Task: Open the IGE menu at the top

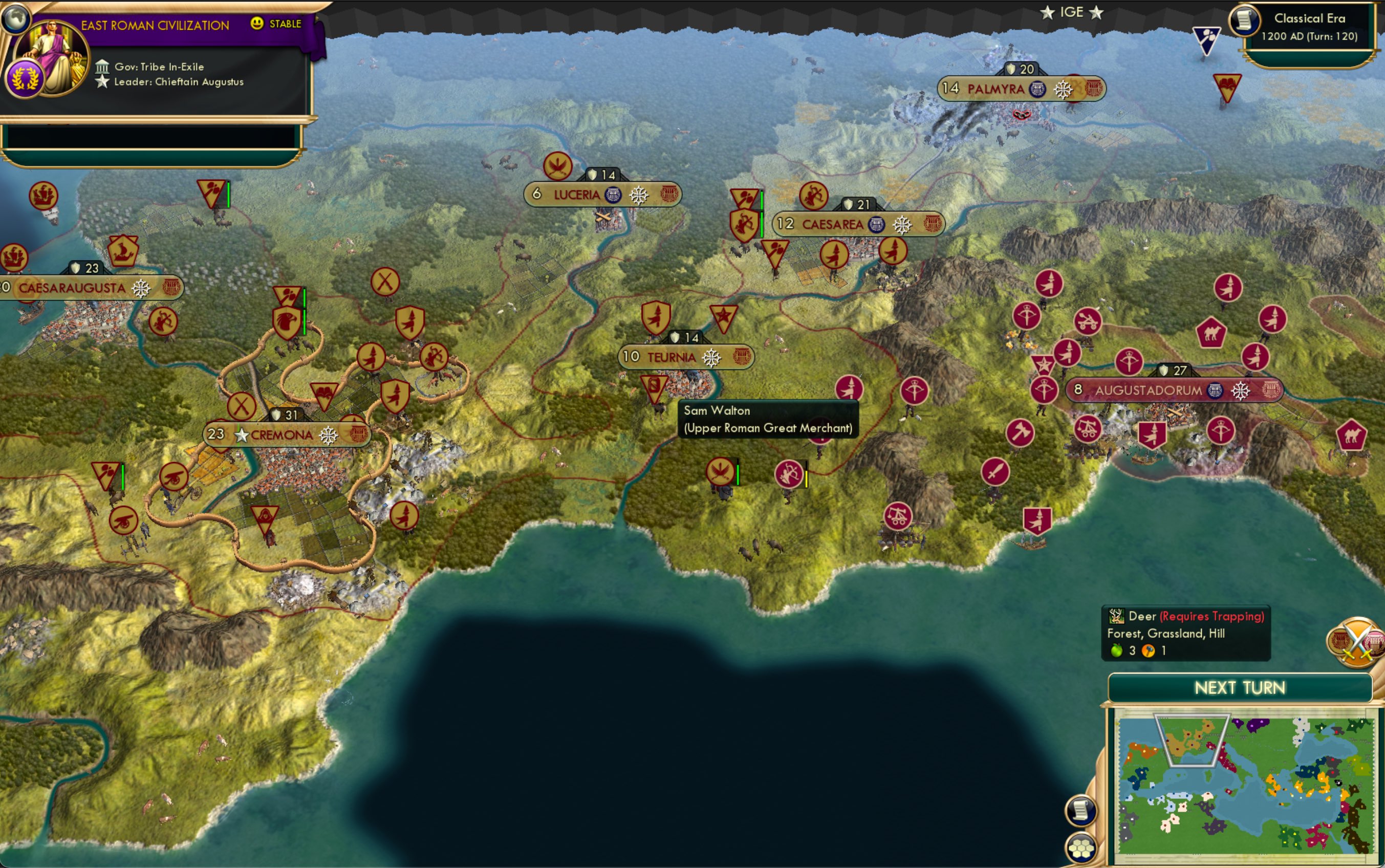Action: click(1073, 11)
